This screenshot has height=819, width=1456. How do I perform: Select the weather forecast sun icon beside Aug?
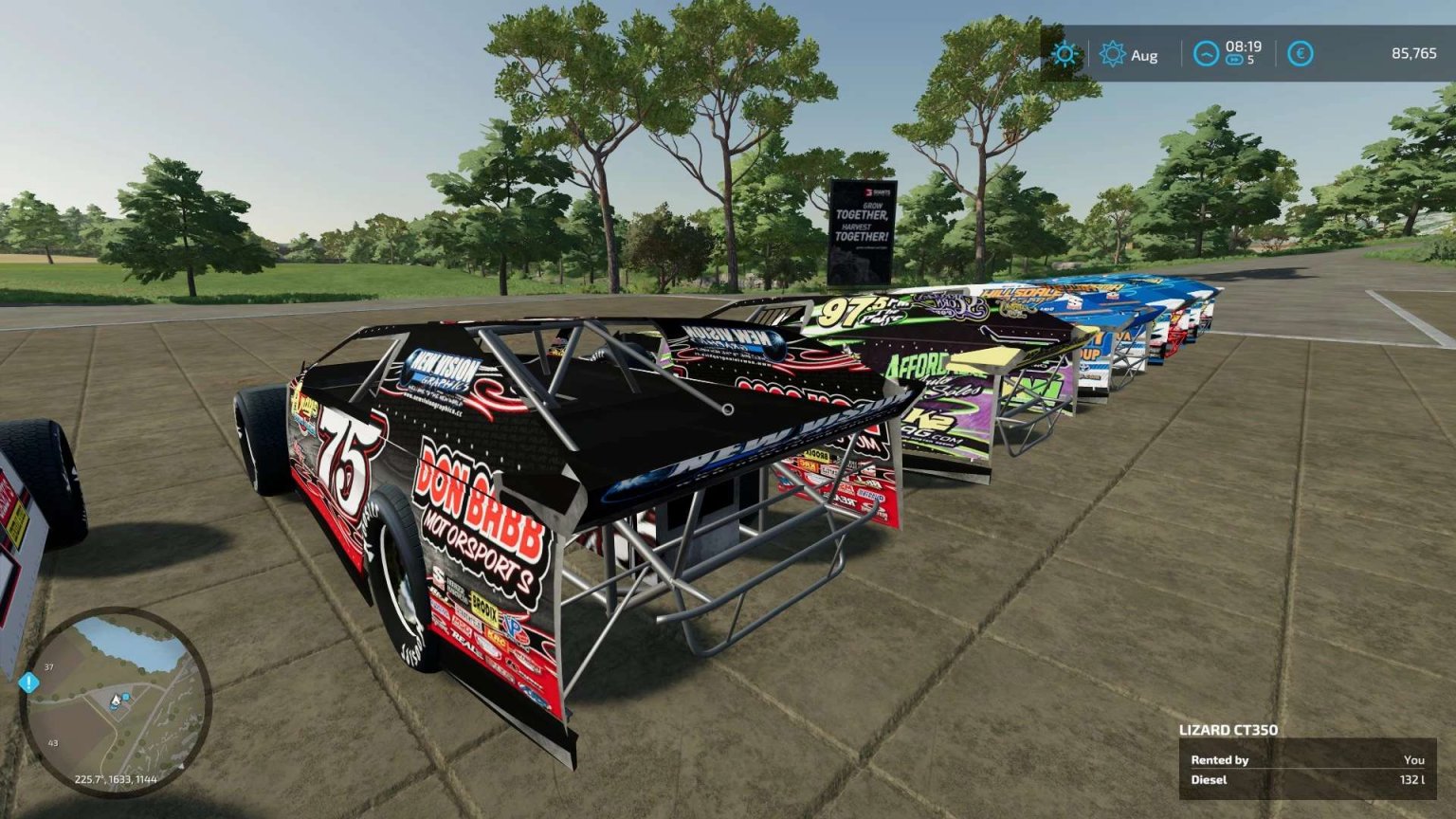pos(1112,55)
